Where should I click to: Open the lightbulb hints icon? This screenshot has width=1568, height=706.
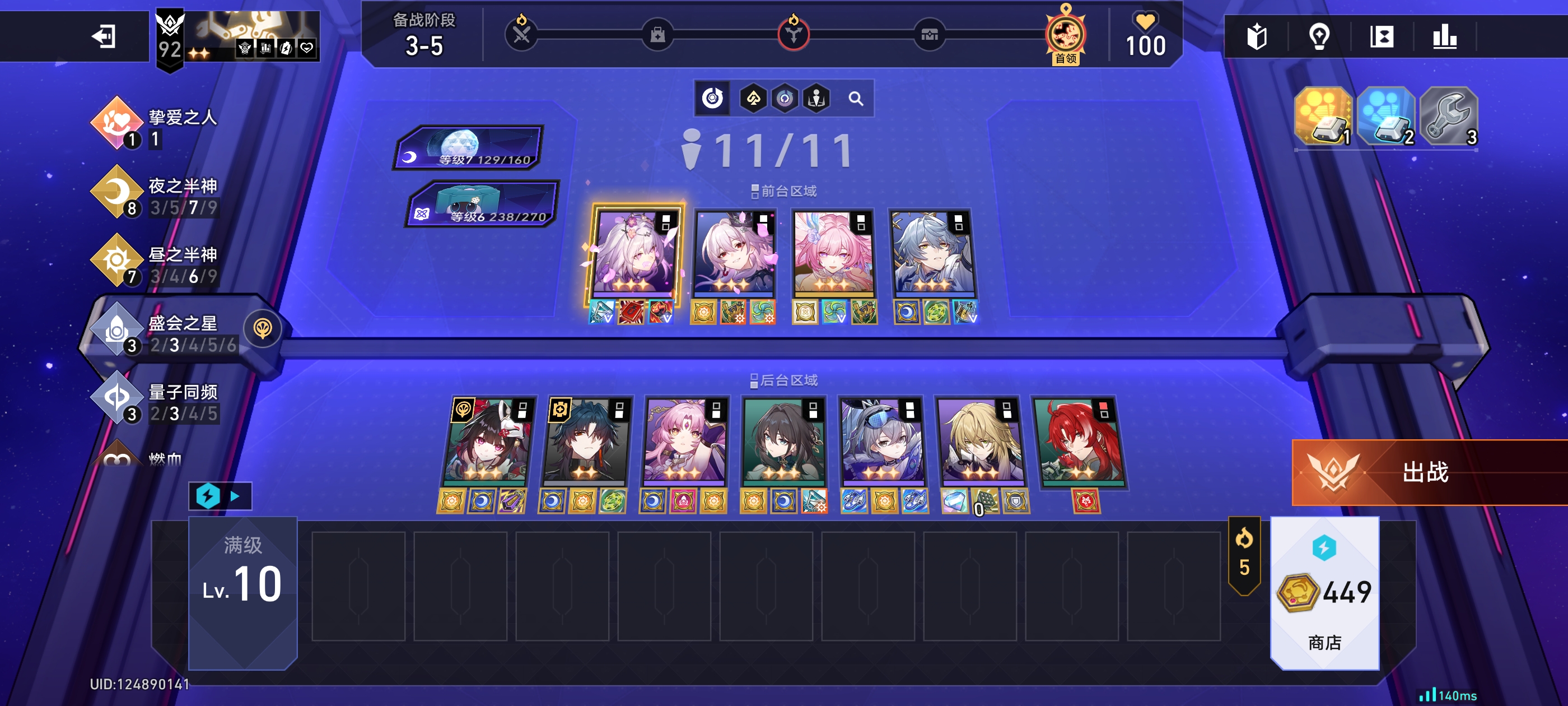coord(1319,37)
